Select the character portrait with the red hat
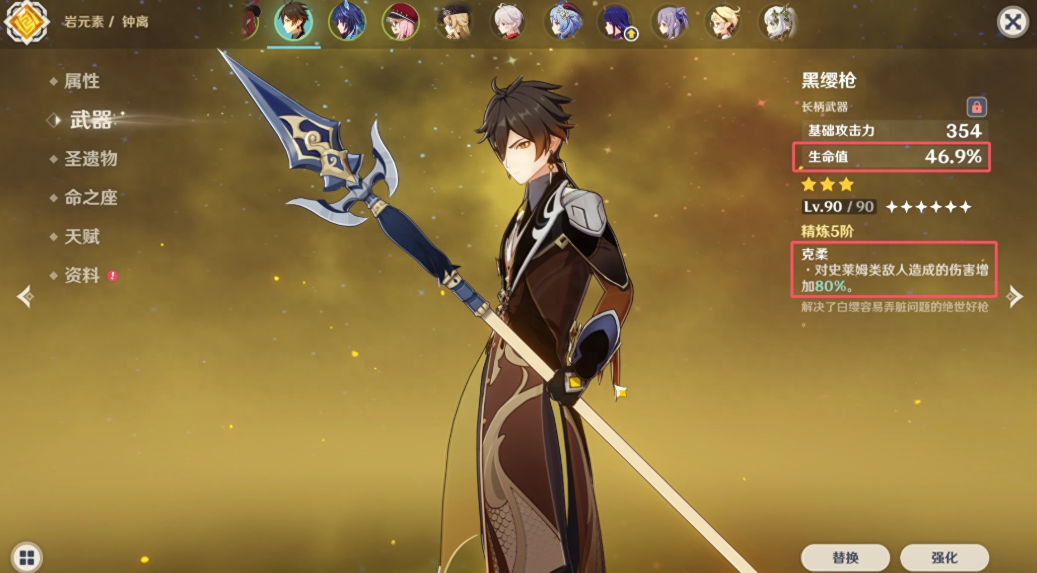Image resolution: width=1037 pixels, height=573 pixels. (x=400, y=21)
